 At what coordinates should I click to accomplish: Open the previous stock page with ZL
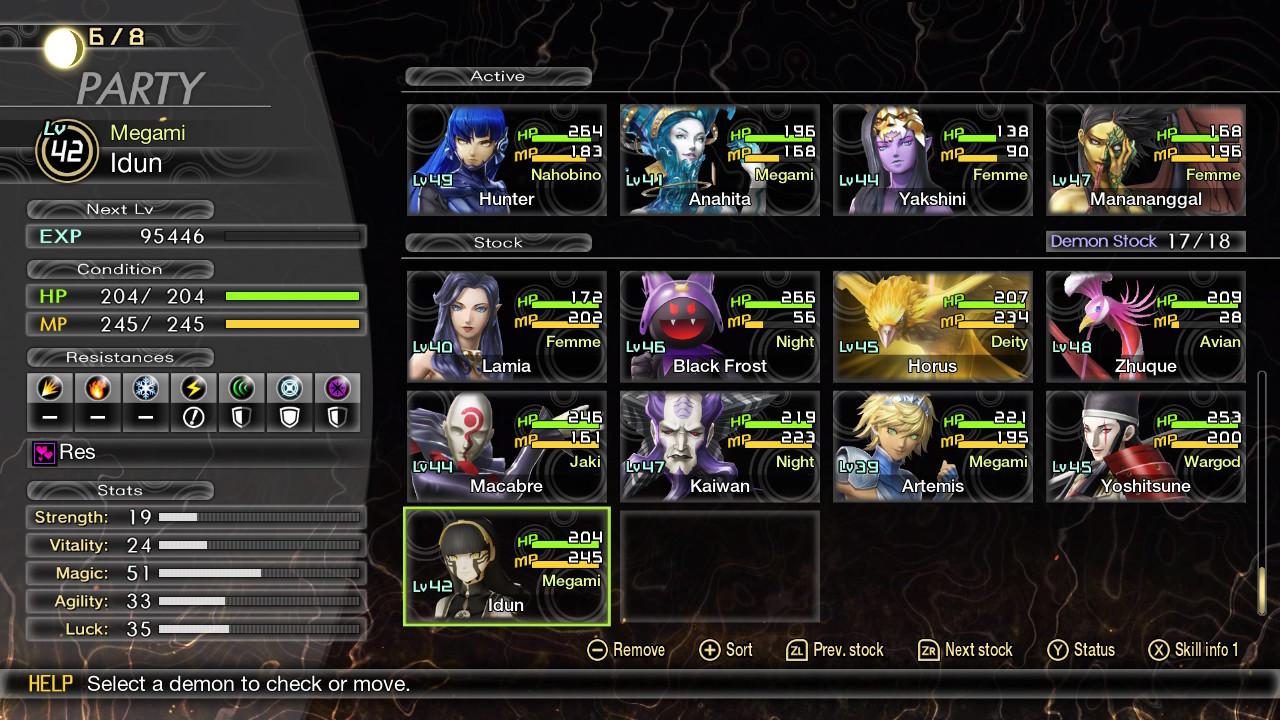coord(836,650)
